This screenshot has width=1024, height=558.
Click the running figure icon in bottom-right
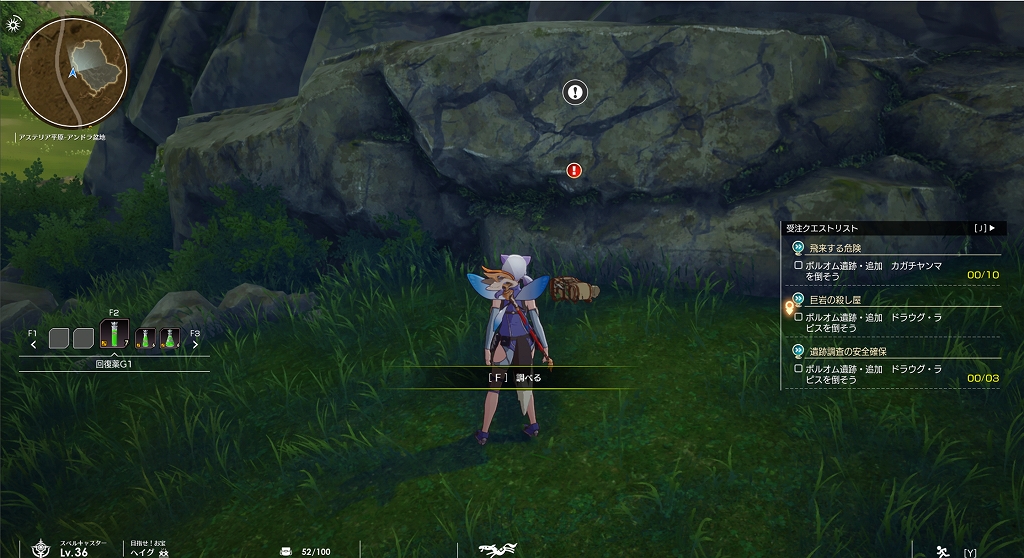[940, 550]
